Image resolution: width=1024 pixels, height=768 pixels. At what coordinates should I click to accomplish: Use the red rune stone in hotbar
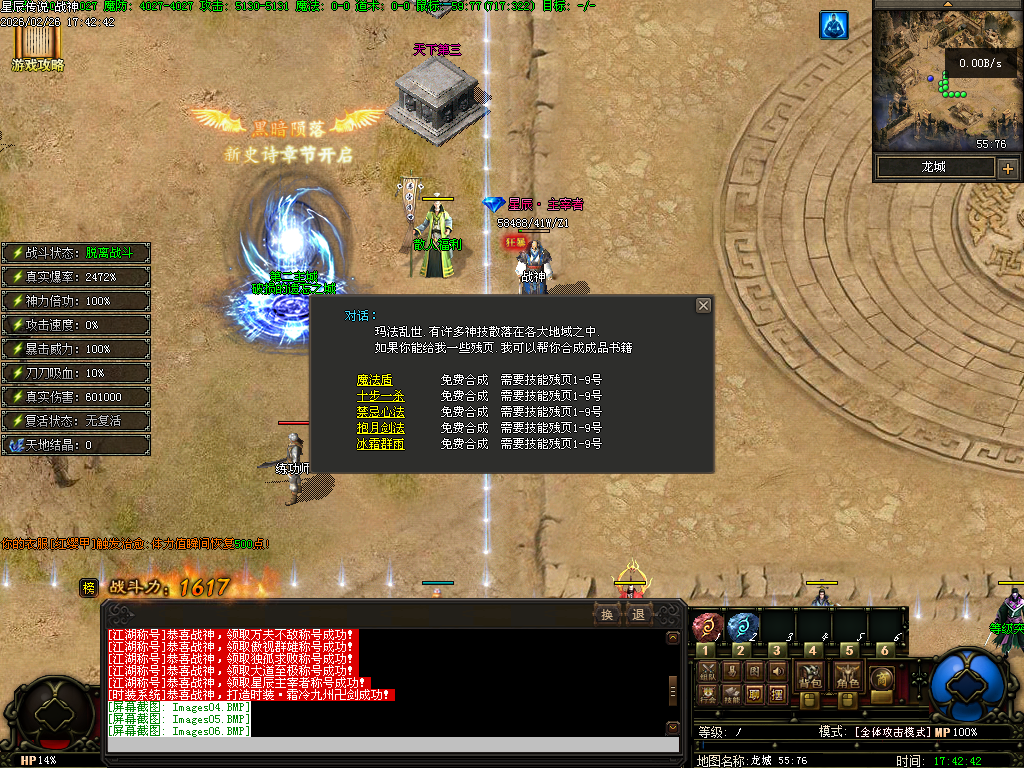[706, 626]
